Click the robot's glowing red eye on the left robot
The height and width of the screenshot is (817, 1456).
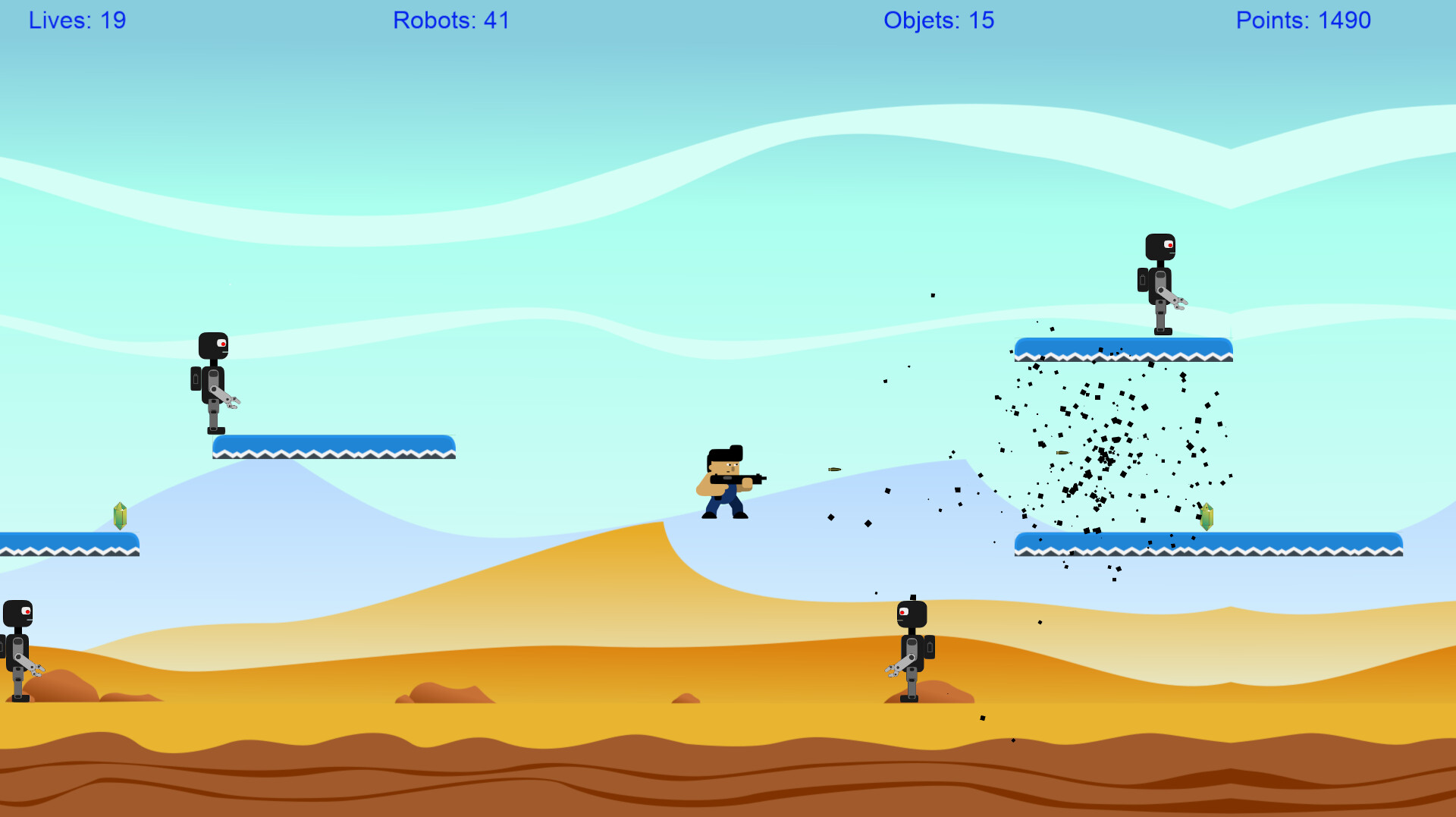coord(222,344)
